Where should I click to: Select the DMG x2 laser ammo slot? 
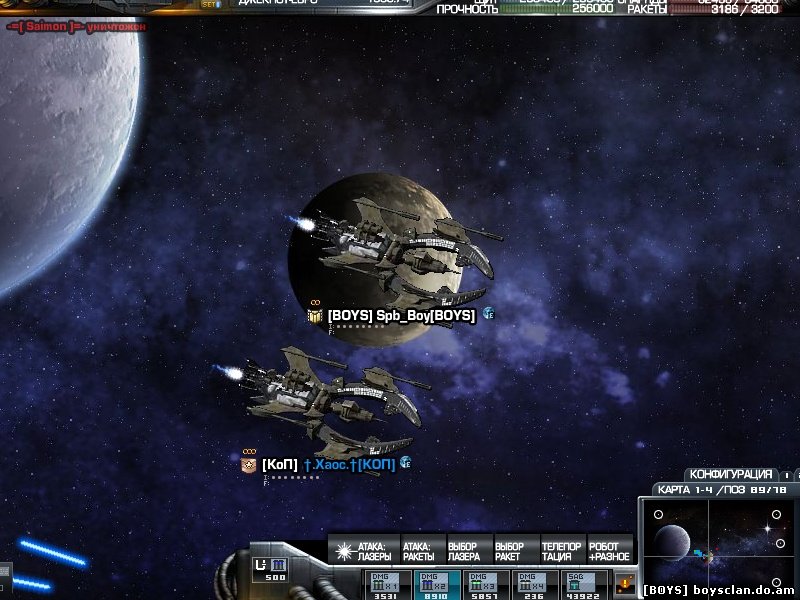(x=437, y=585)
